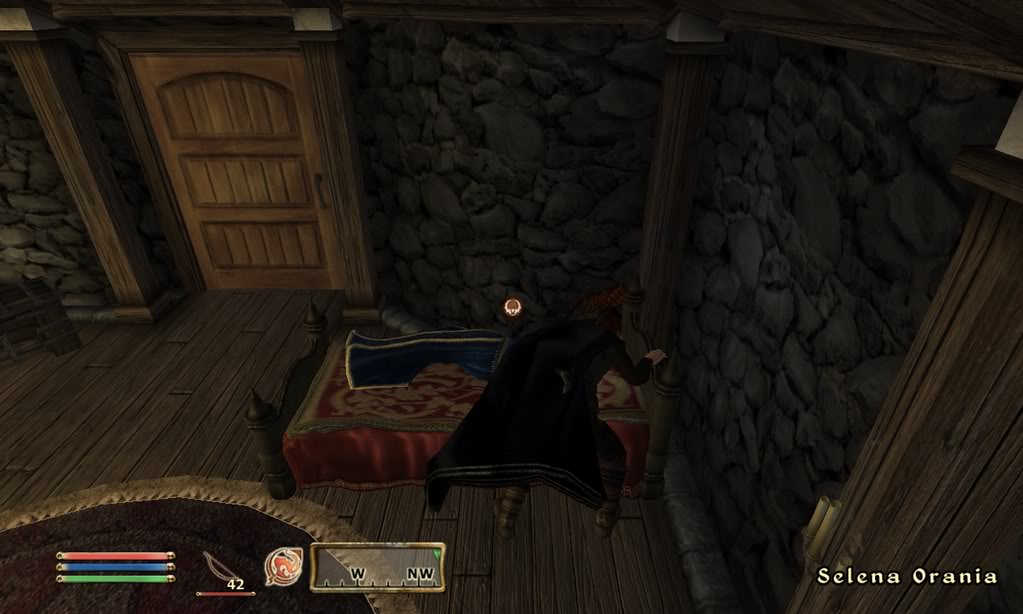
Task: Click the compass heading bar
Action: (377, 567)
